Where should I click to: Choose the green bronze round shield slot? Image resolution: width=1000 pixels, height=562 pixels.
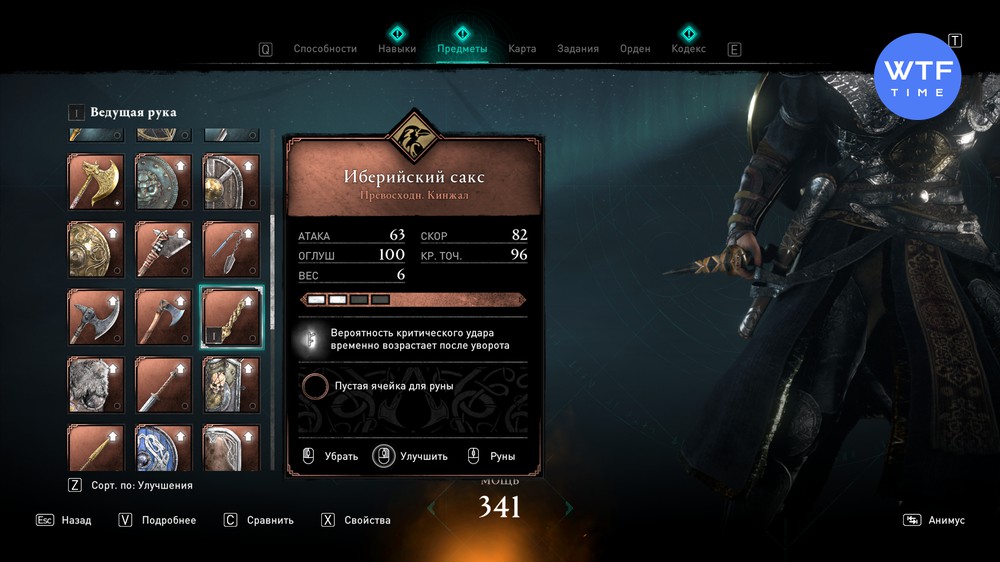(164, 180)
